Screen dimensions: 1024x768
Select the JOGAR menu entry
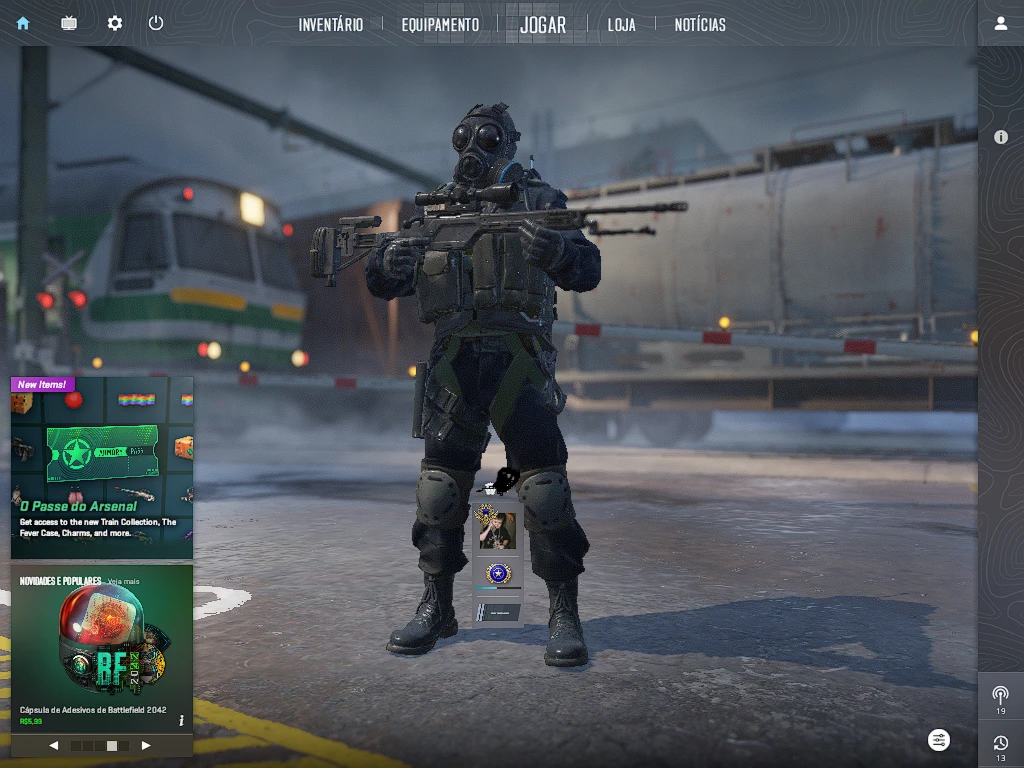tap(543, 24)
